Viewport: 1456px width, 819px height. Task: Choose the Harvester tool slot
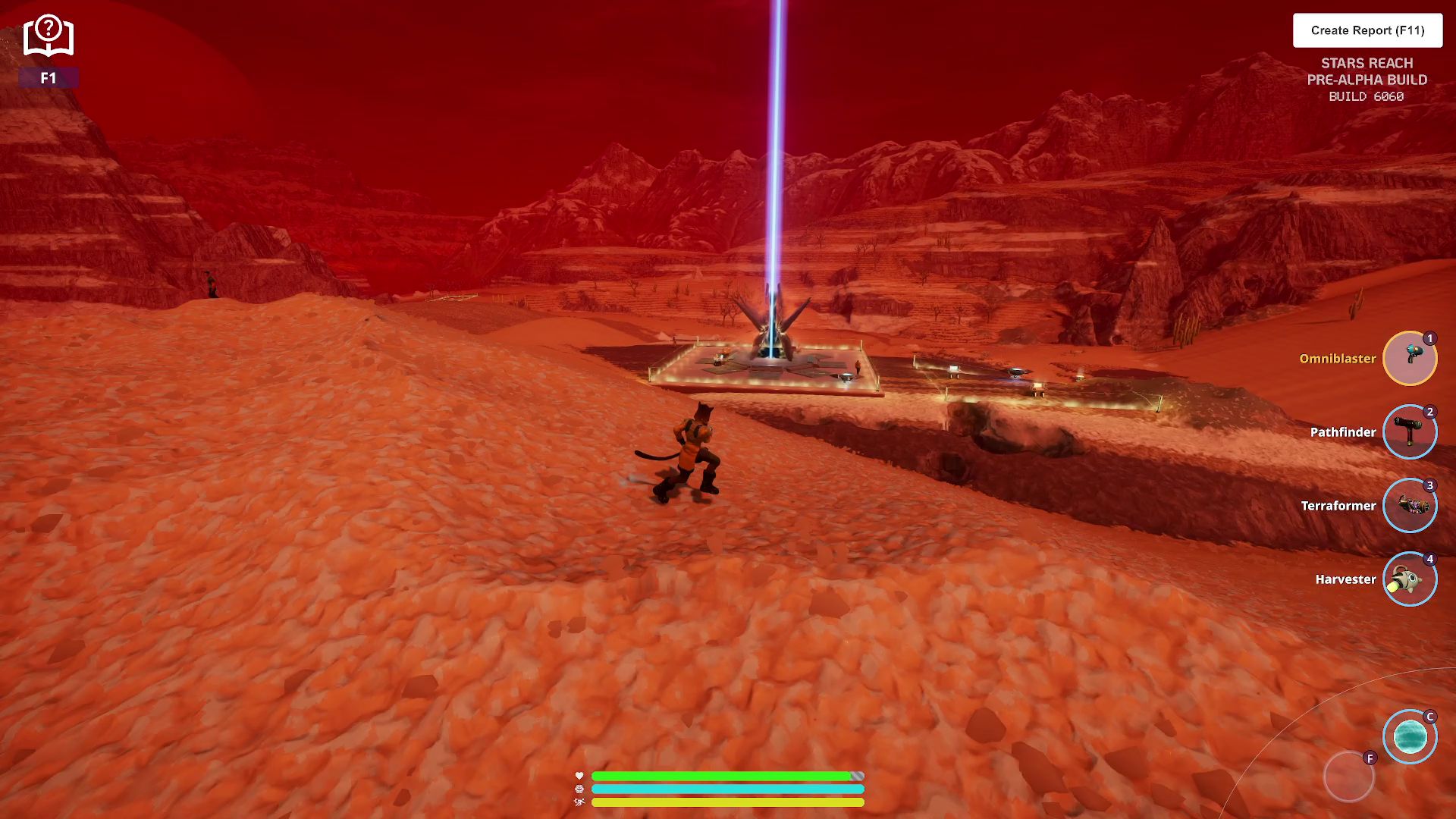(x=1409, y=579)
